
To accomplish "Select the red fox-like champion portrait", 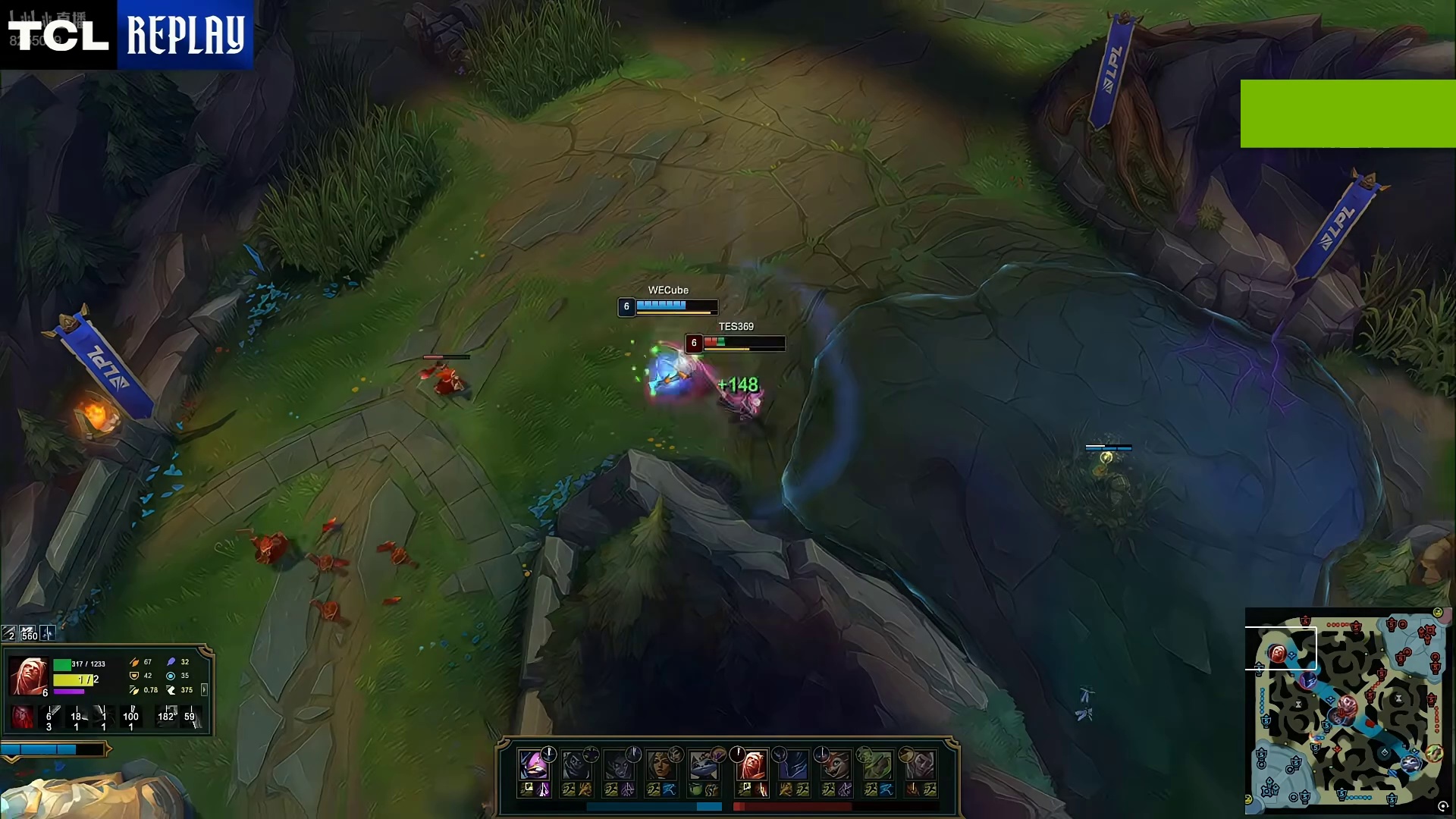I will point(836,764).
